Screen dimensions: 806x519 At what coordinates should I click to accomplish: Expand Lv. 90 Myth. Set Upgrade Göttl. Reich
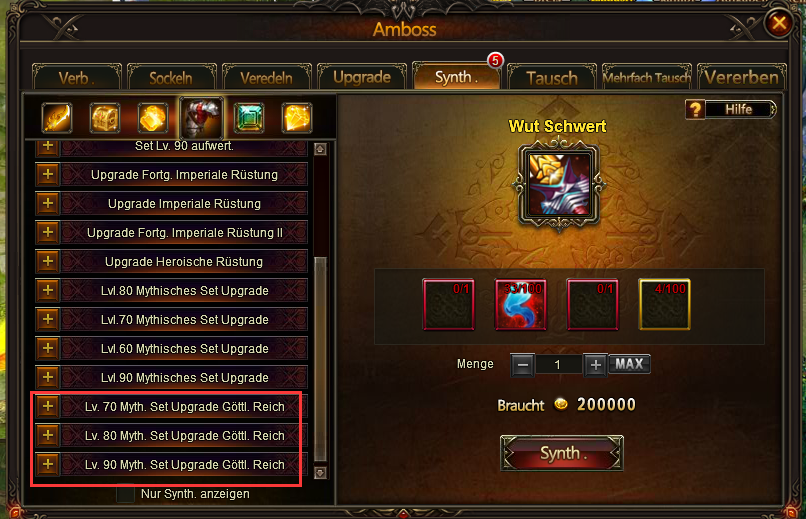(47, 465)
